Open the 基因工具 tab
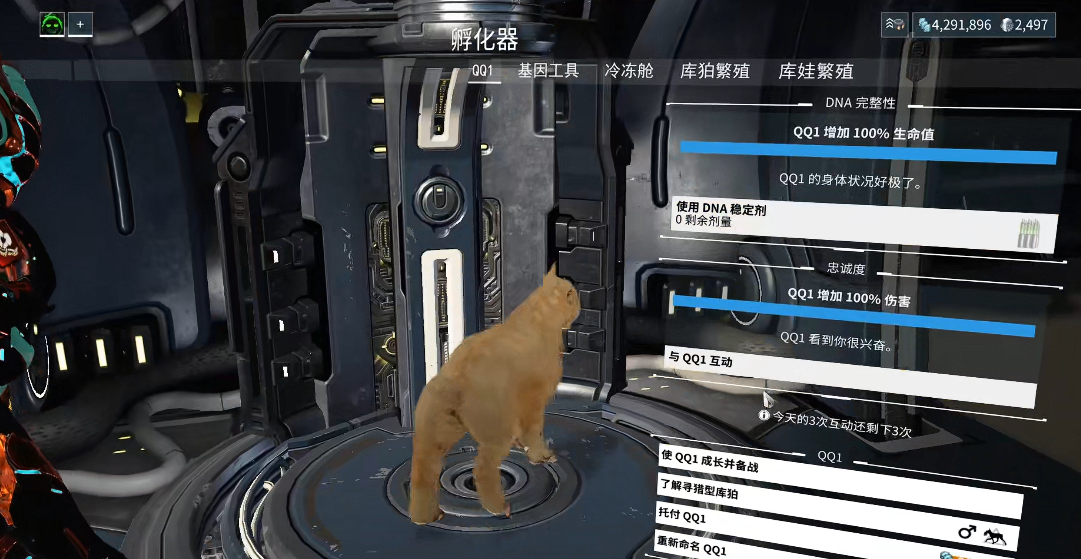1081x559 pixels. [548, 71]
